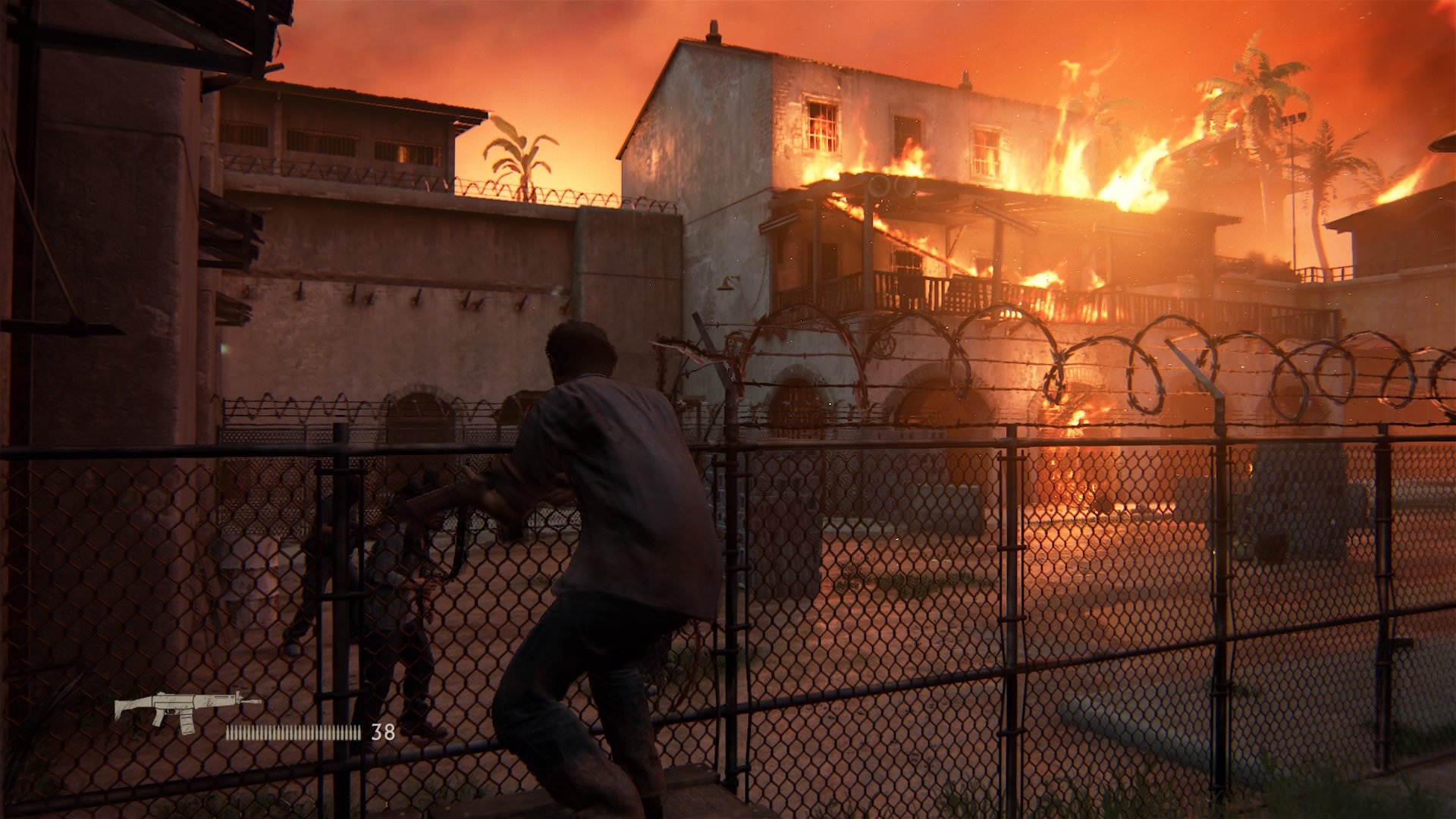Click the rifle's barrel in the weapon icon
Screen dimensions: 1456x819
point(250,701)
